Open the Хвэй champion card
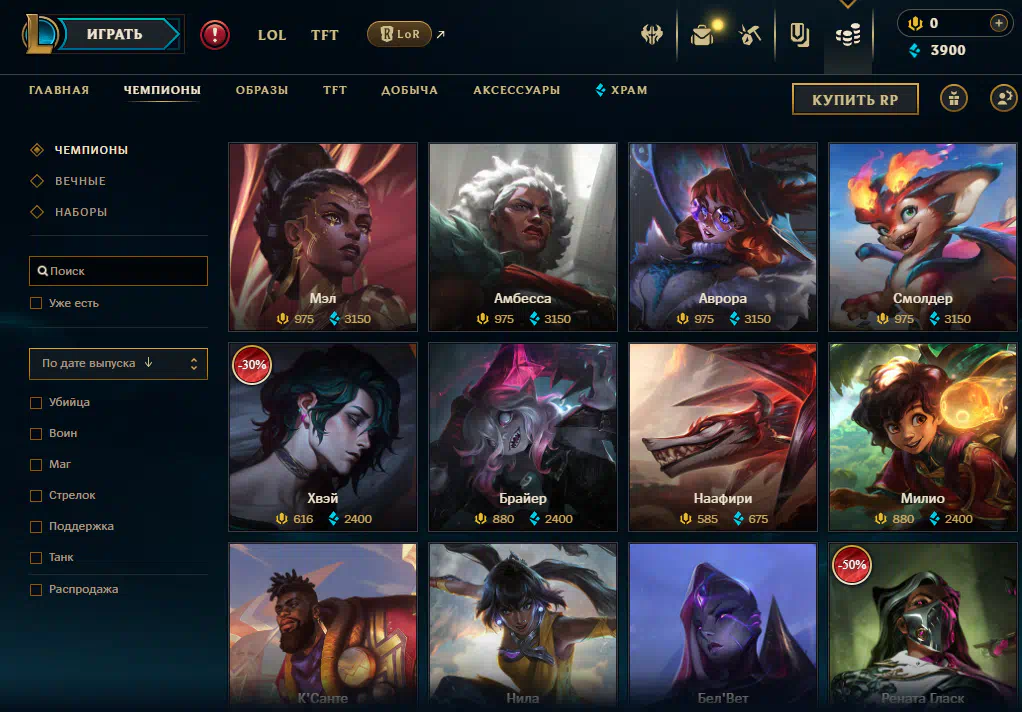Image resolution: width=1022 pixels, height=712 pixels. 322,436
